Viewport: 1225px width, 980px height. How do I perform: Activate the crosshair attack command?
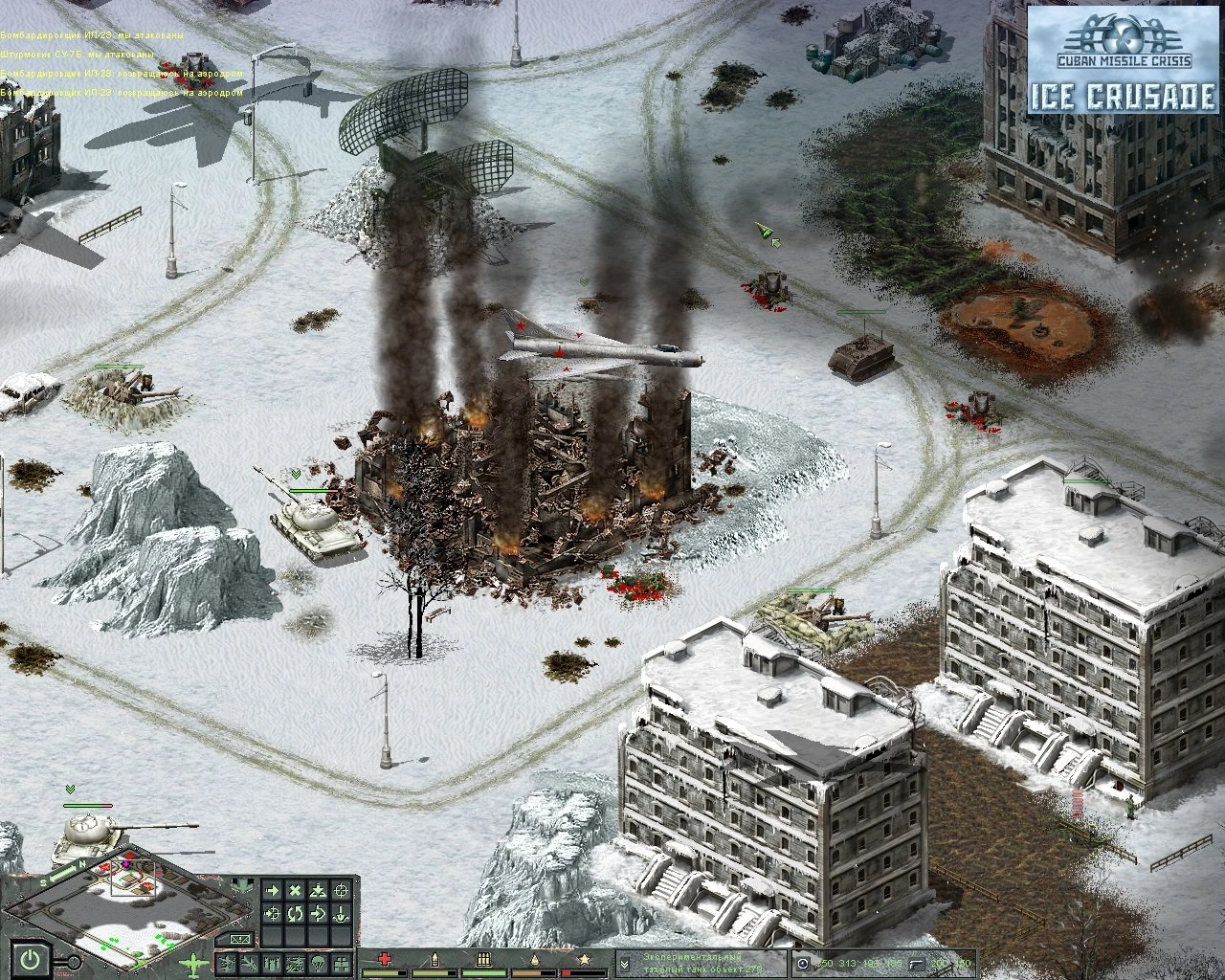pos(341,891)
